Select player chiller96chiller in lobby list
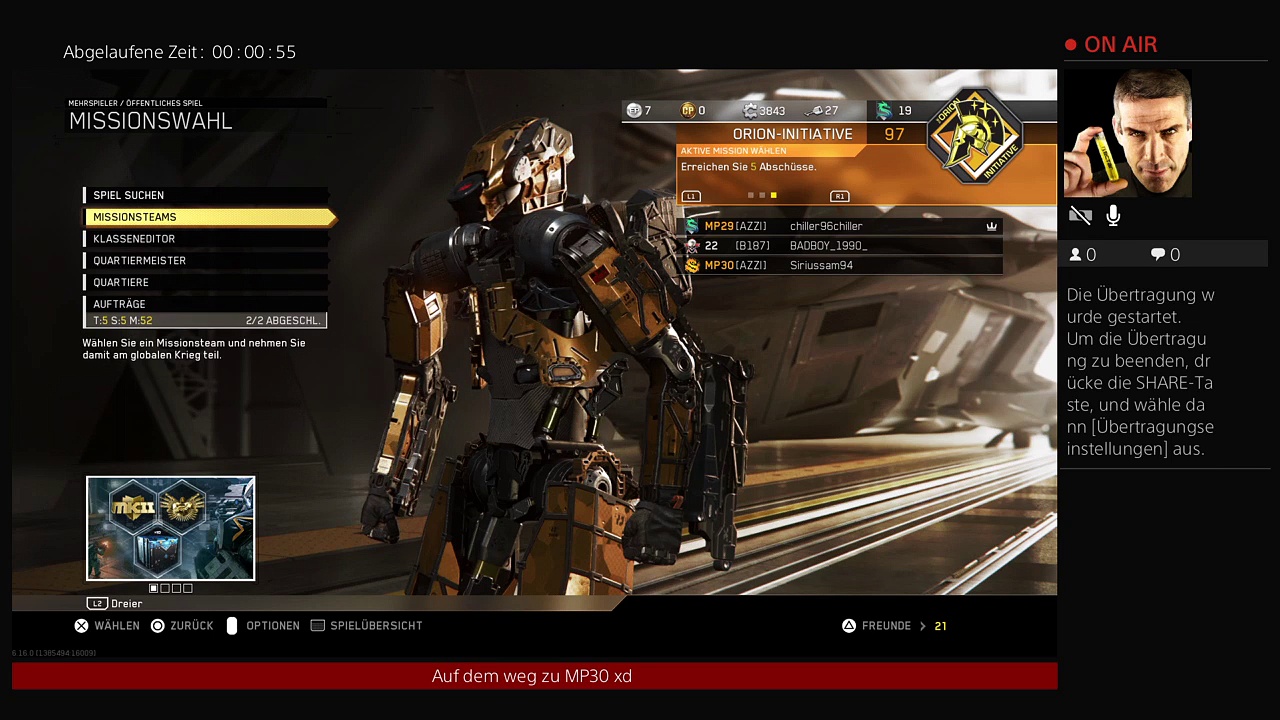Screen dimensions: 1280x720 pyautogui.click(x=825, y=227)
